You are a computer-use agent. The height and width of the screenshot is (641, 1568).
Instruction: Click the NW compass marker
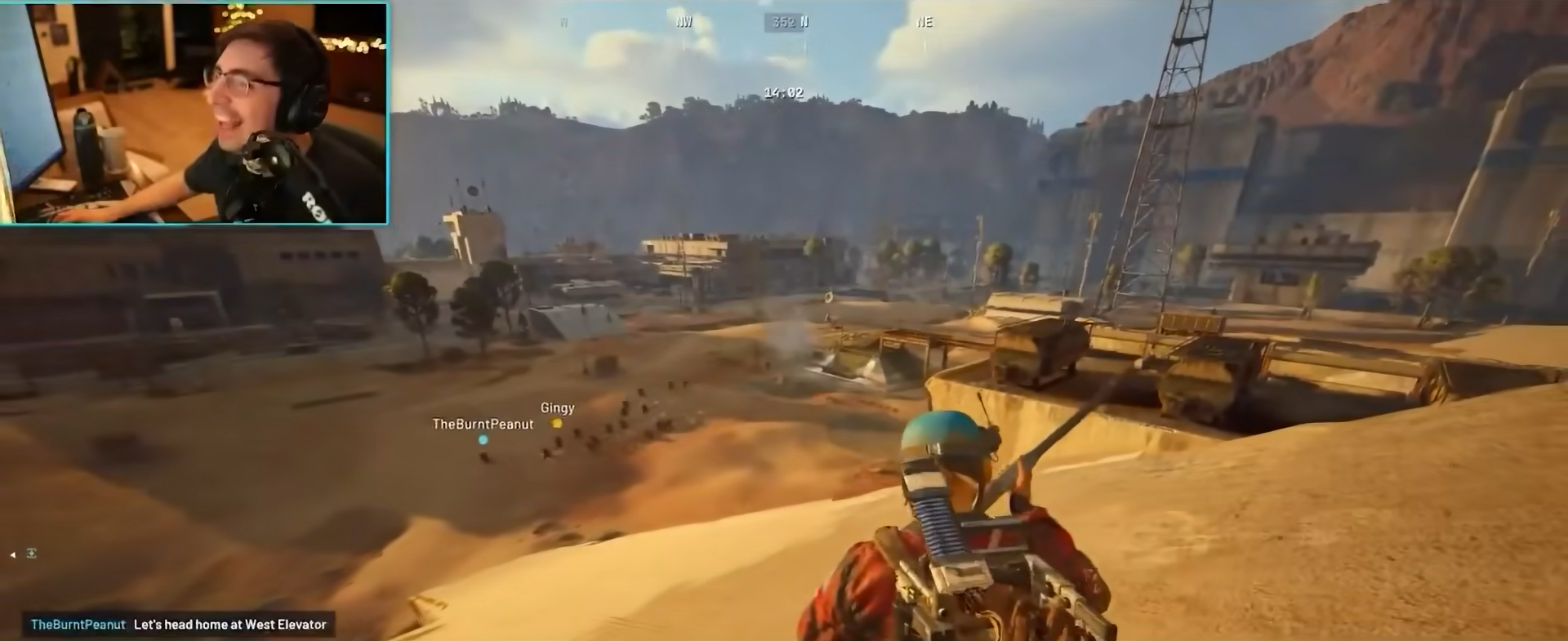point(683,21)
